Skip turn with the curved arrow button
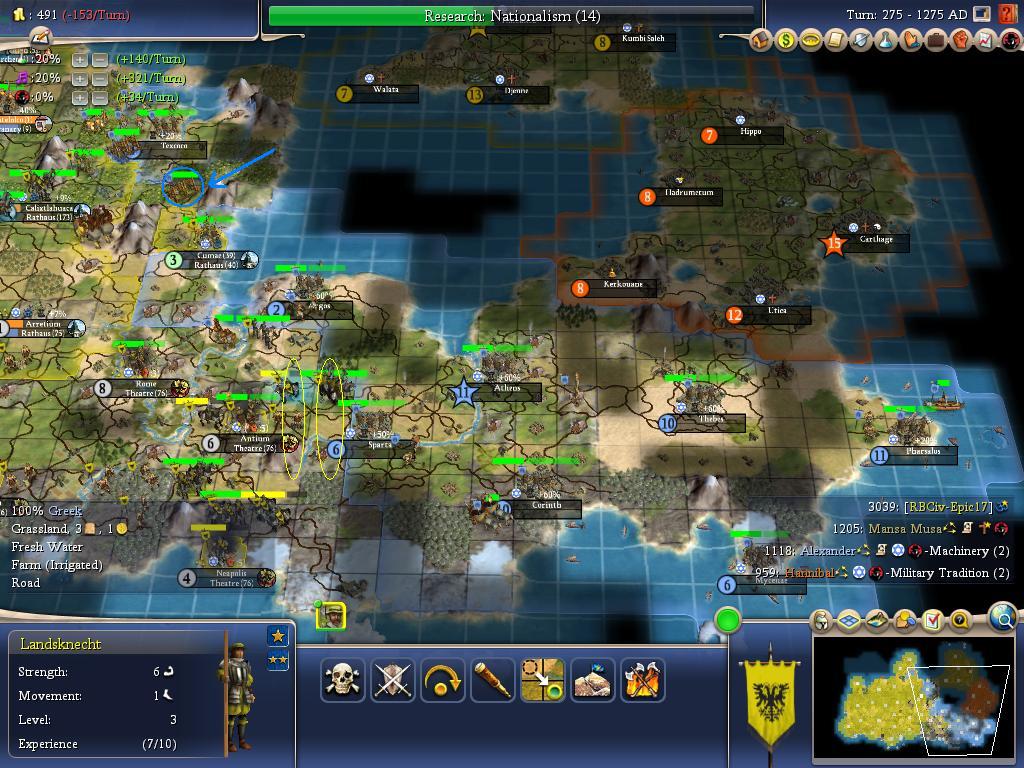The width and height of the screenshot is (1024, 768). coord(443,680)
